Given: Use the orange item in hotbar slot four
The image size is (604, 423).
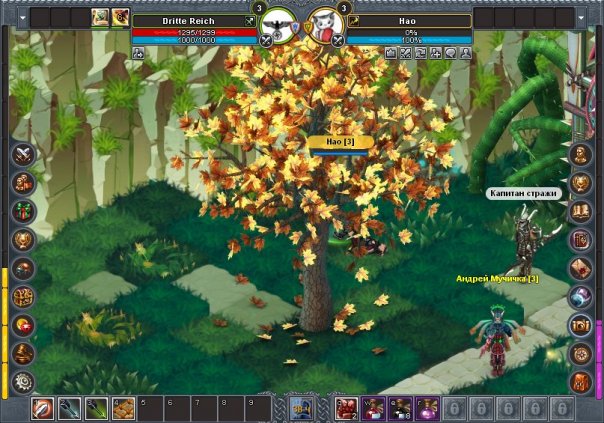Looking at the screenshot, I should point(124,408).
